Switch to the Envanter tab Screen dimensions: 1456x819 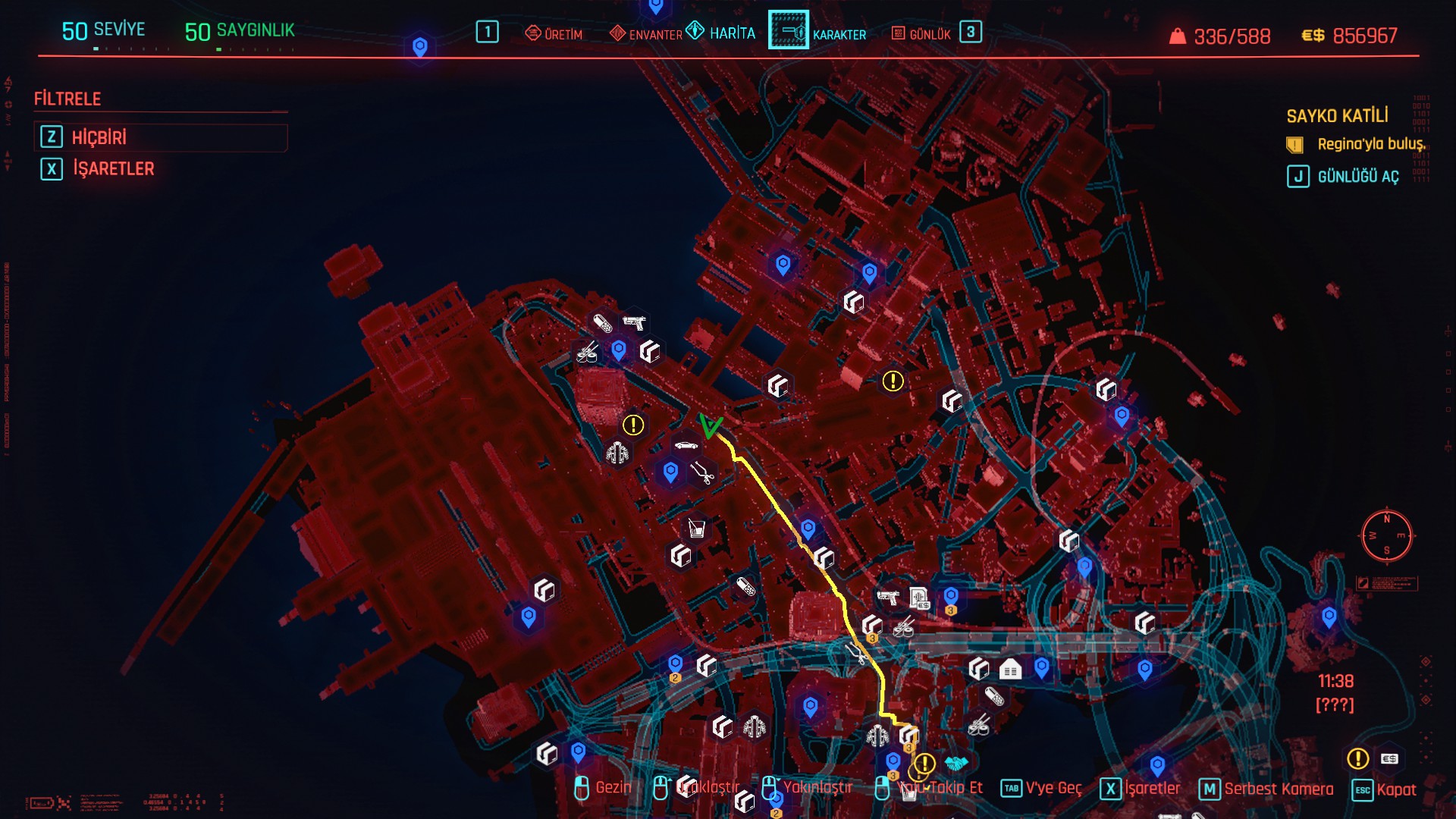click(x=646, y=34)
